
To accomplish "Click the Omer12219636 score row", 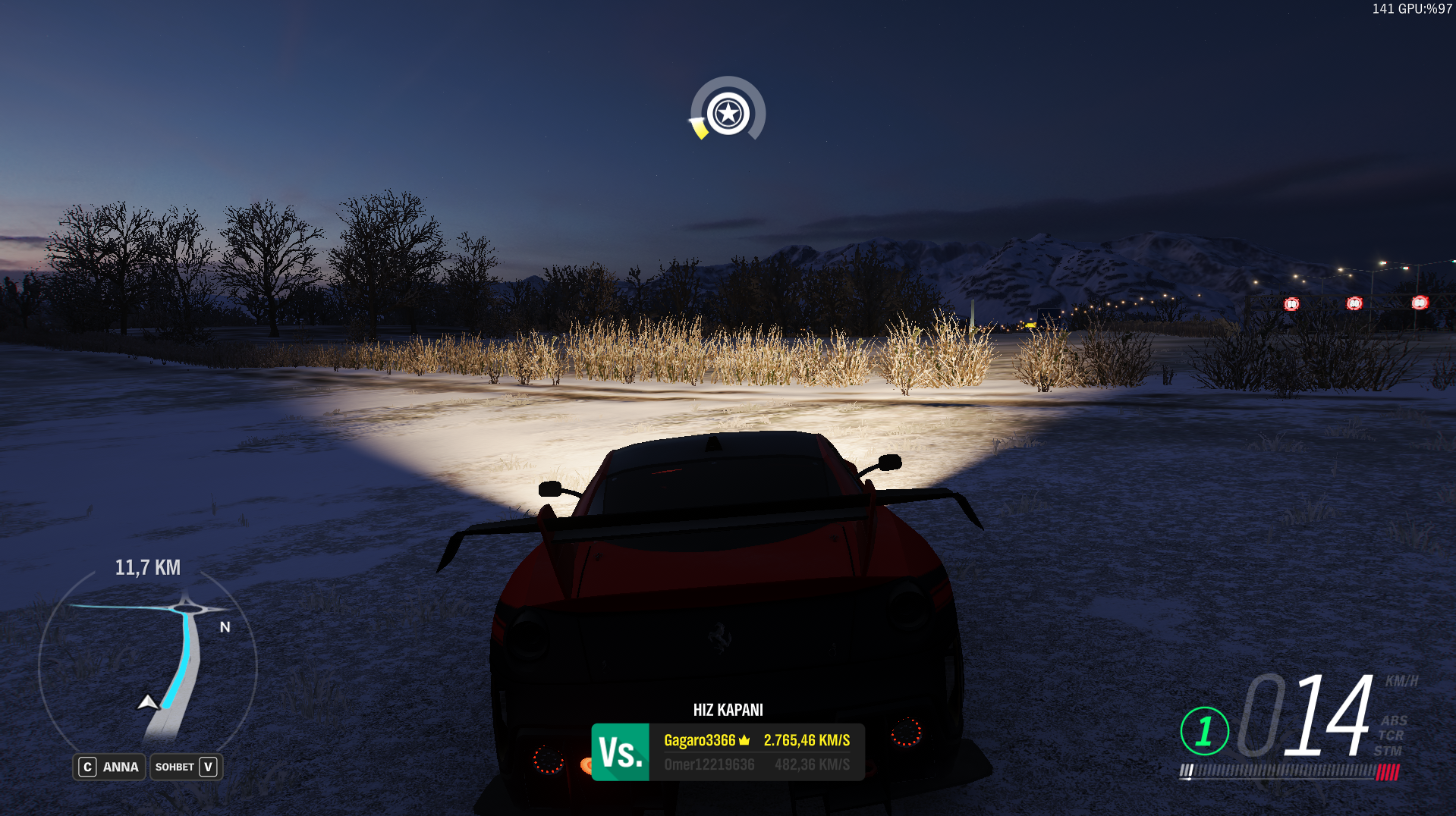I will point(756,764).
